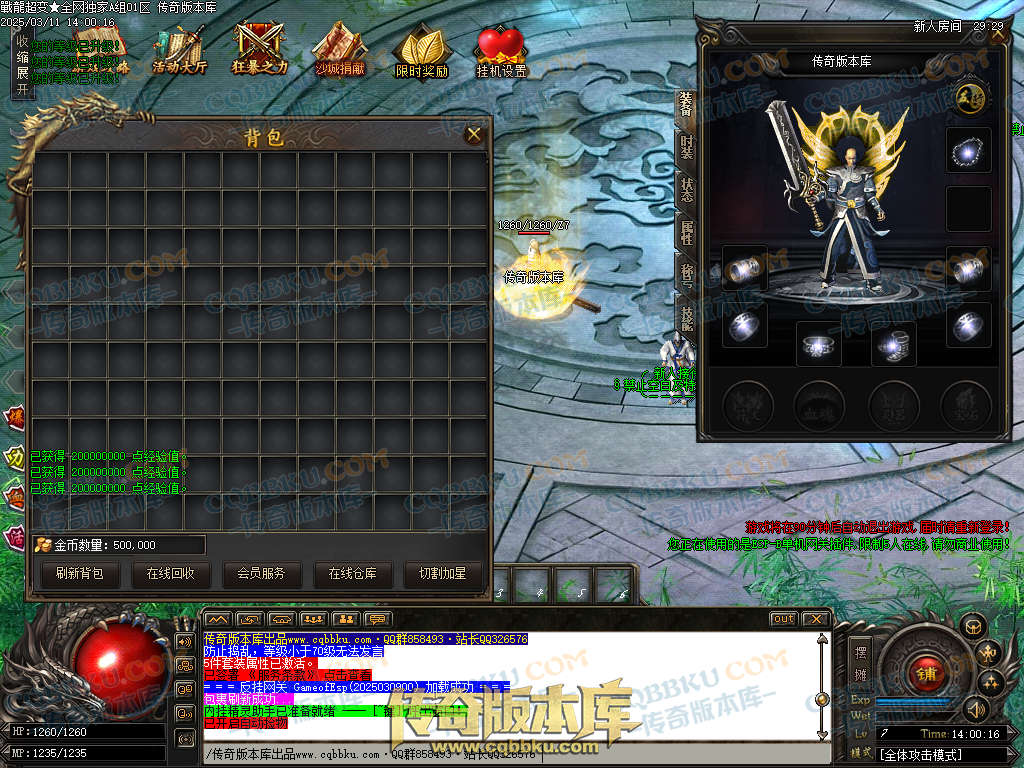Screen dimensions: 1024x768
Task: Select the equipped necklace slot
Action: point(968,150)
